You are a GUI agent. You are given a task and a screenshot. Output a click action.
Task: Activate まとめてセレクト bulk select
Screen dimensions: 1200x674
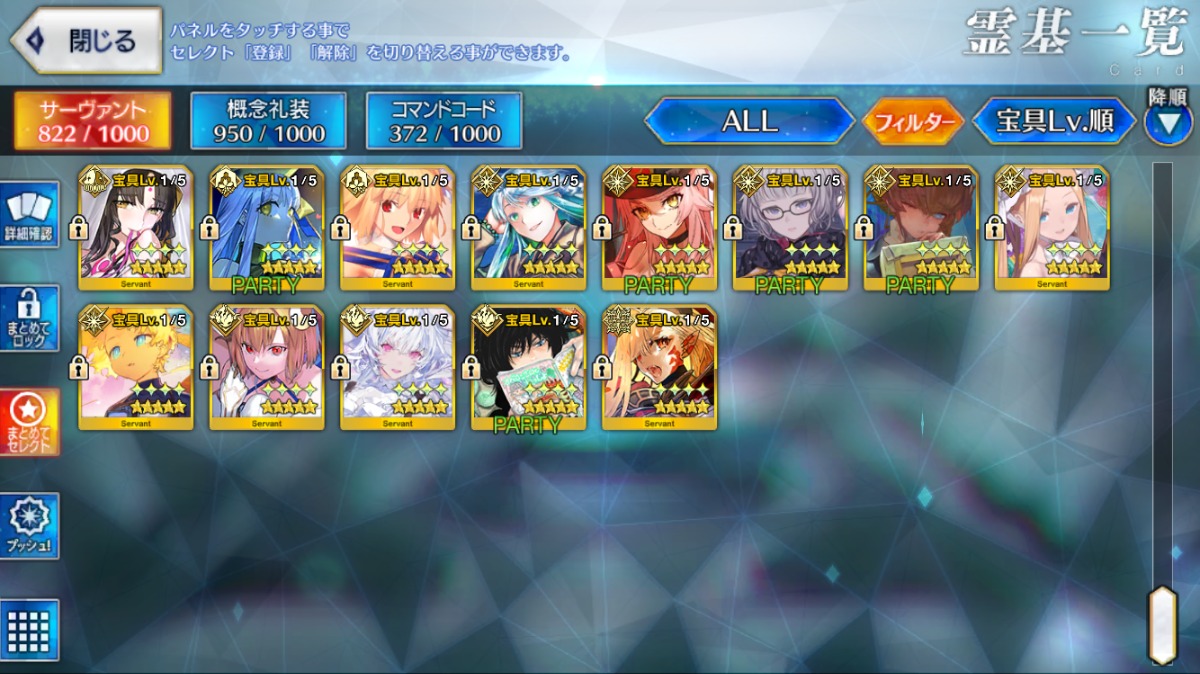click(30, 421)
